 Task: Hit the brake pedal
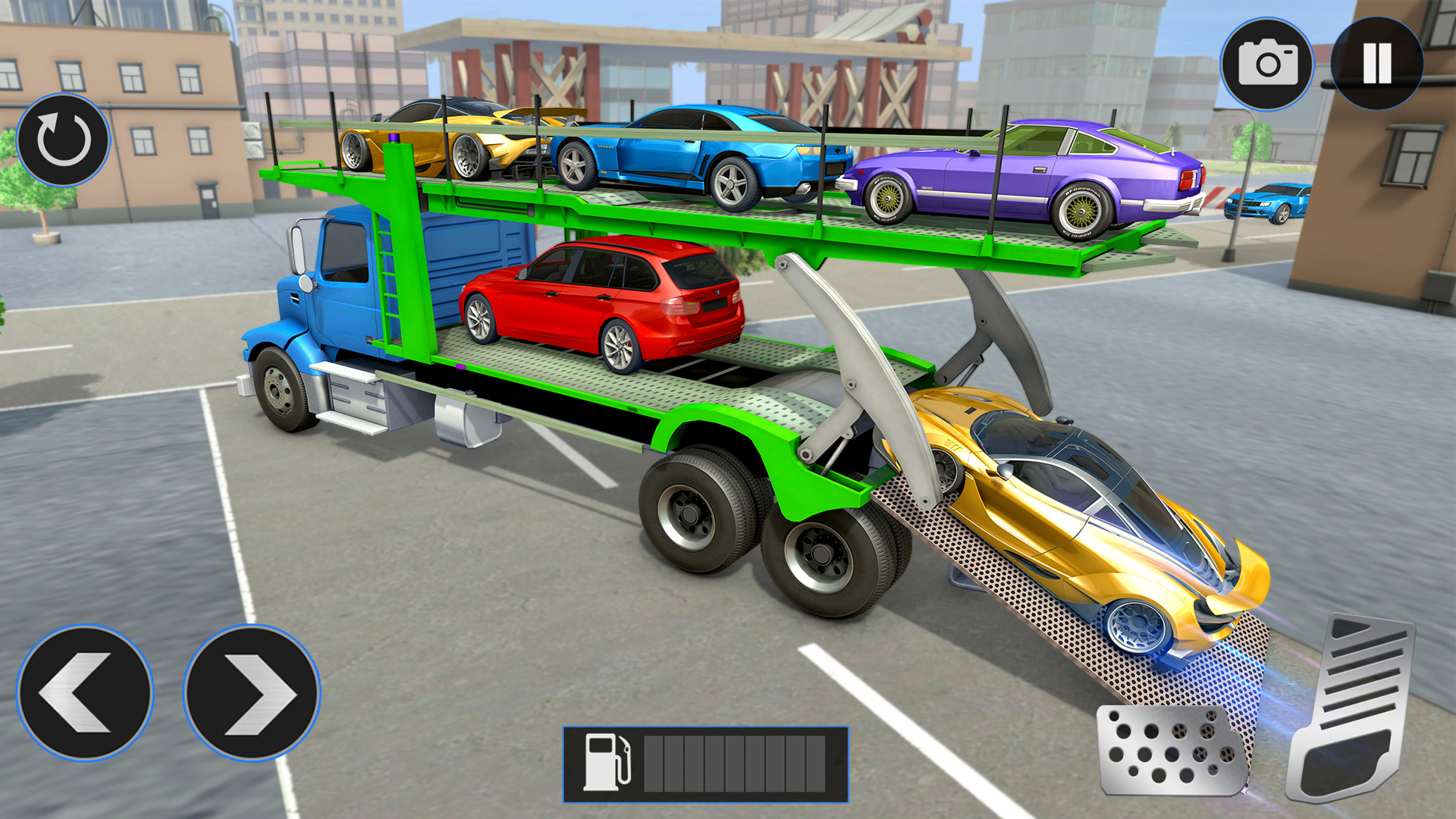point(1170,750)
